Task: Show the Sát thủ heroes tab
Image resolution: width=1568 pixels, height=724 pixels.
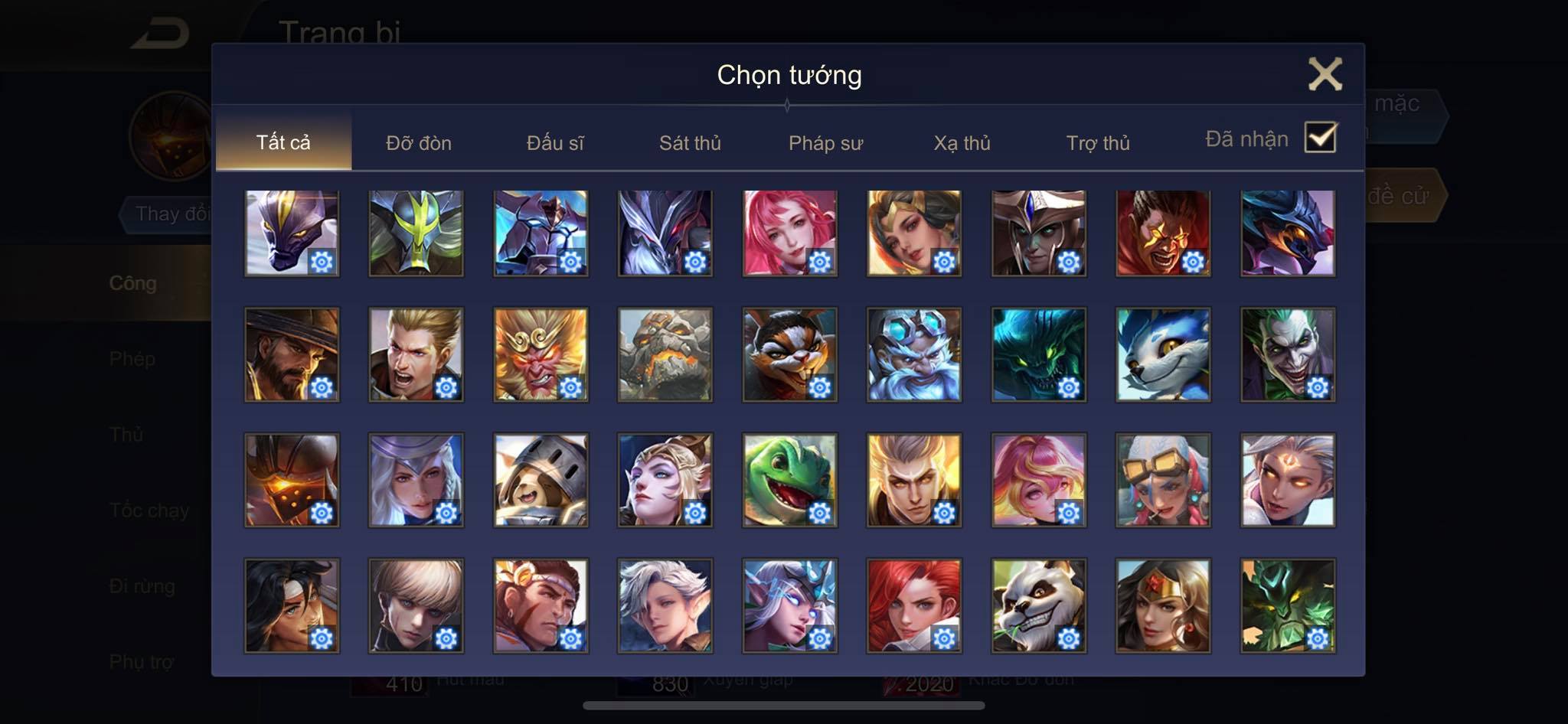Action: [x=690, y=143]
